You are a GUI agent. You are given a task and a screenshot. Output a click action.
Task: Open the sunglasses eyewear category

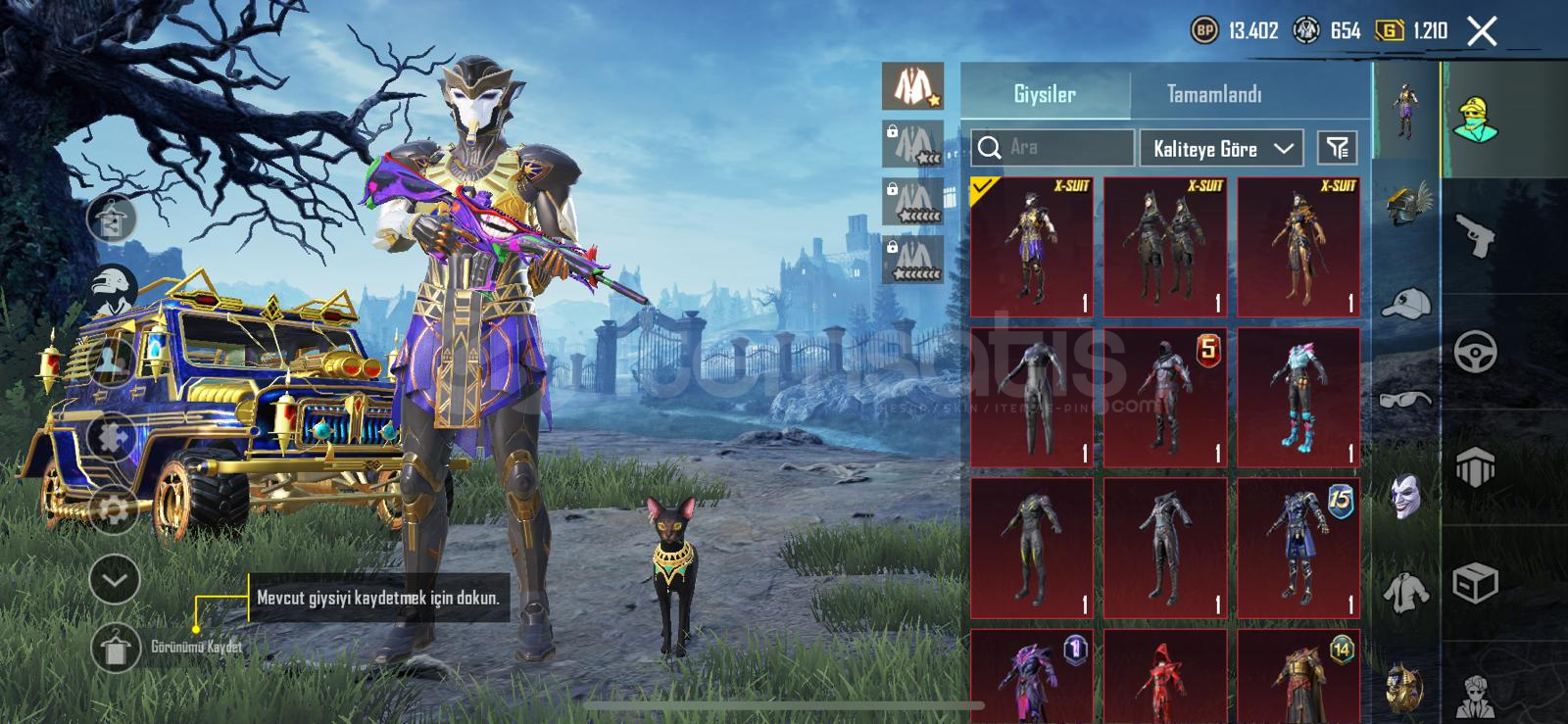(1405, 399)
